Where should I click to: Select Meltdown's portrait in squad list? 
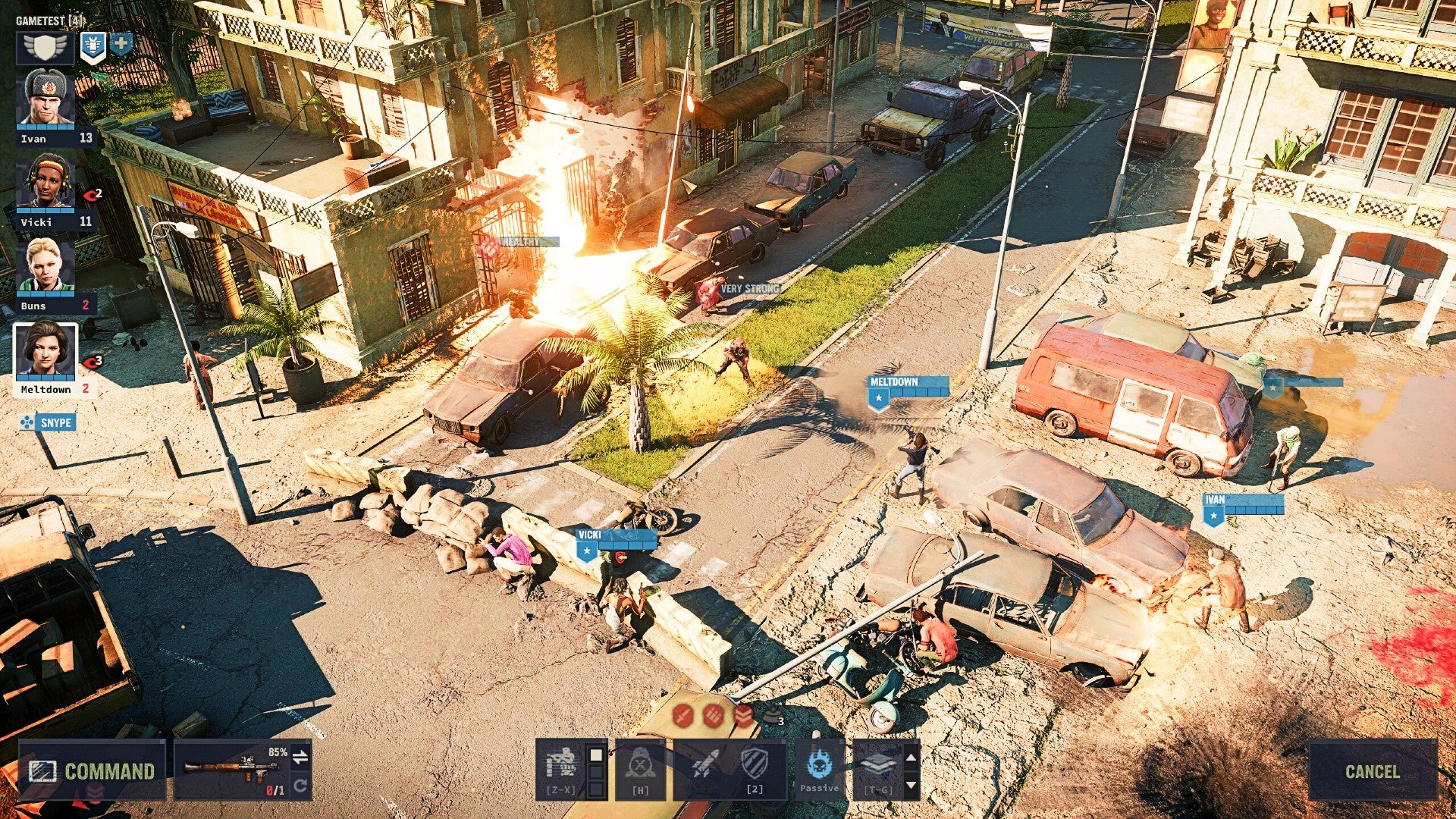click(45, 350)
